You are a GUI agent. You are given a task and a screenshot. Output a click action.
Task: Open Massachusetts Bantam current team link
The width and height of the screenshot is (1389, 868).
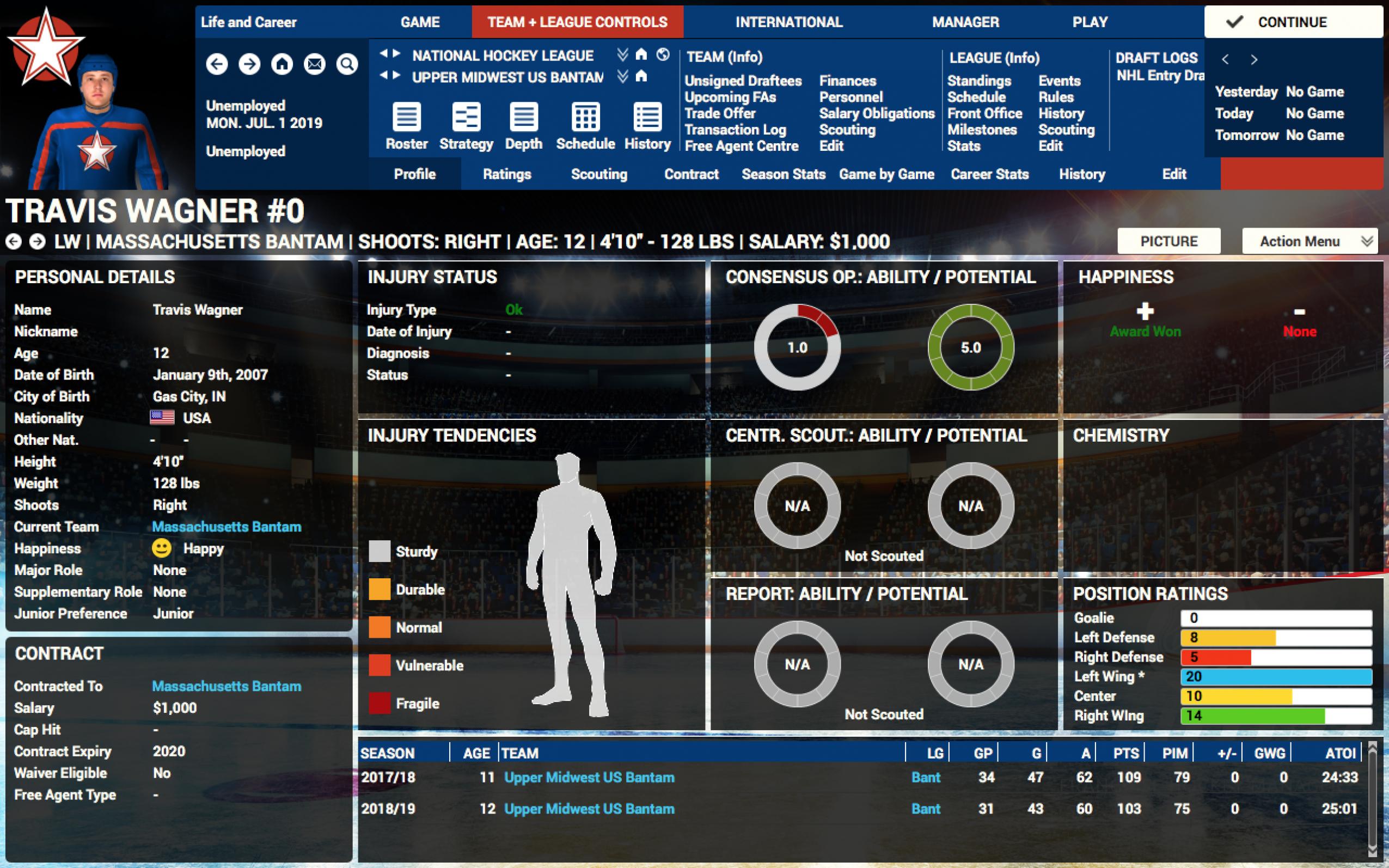(x=226, y=527)
